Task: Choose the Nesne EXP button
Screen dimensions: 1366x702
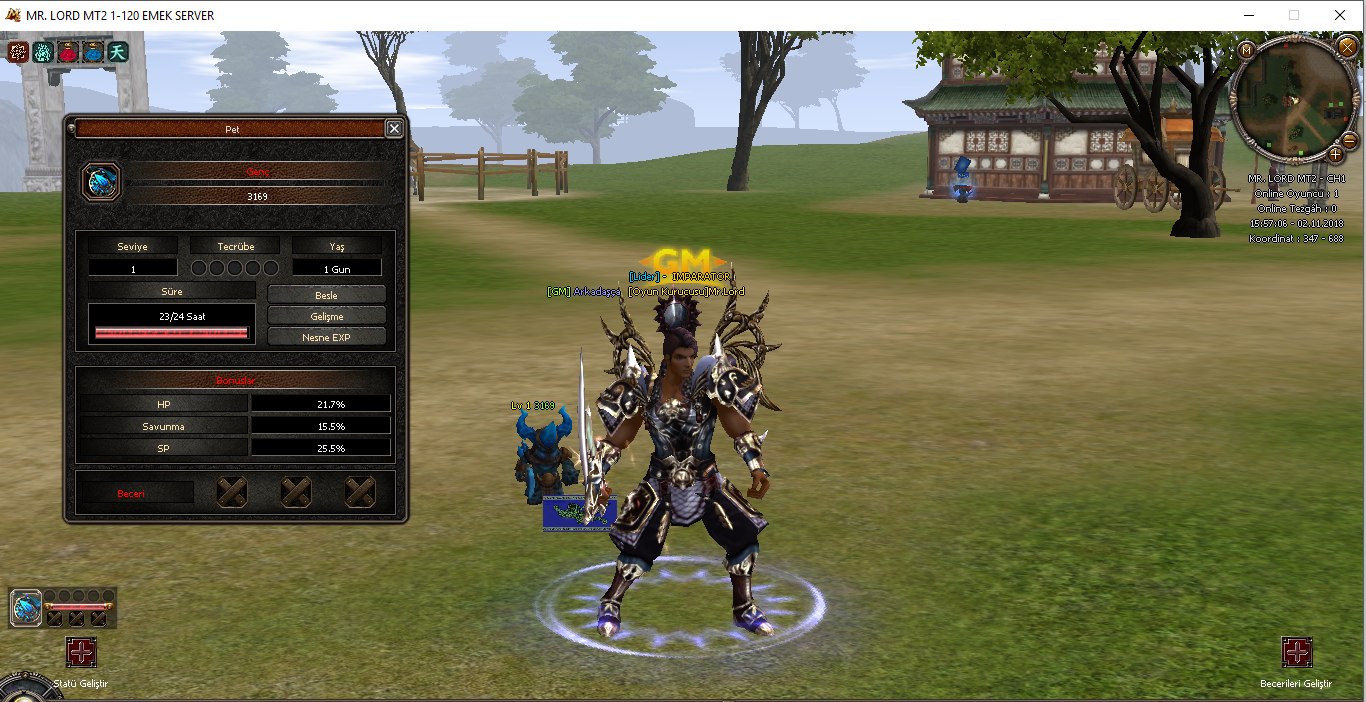Action: point(326,337)
